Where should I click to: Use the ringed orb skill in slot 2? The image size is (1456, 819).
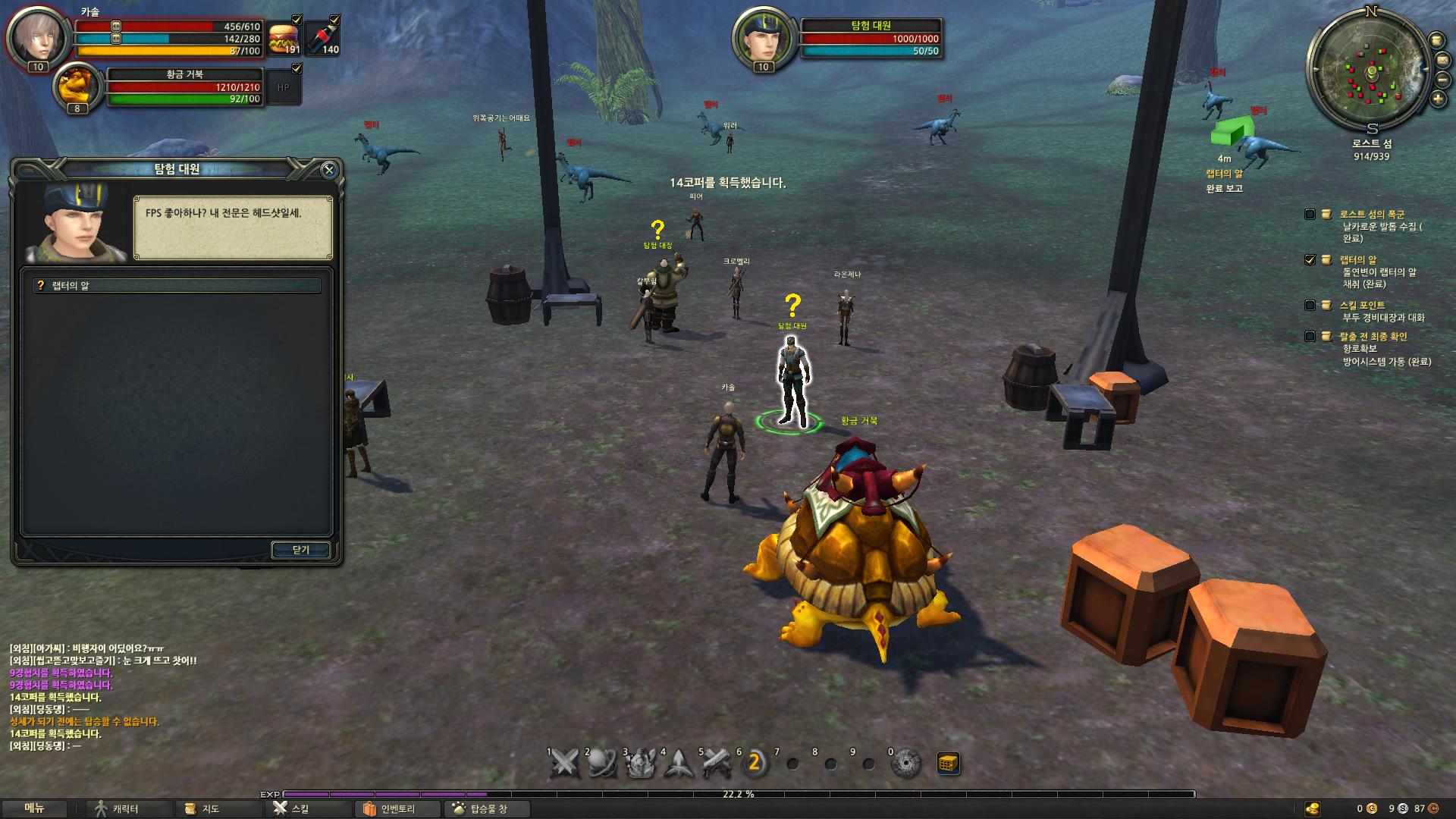(603, 764)
